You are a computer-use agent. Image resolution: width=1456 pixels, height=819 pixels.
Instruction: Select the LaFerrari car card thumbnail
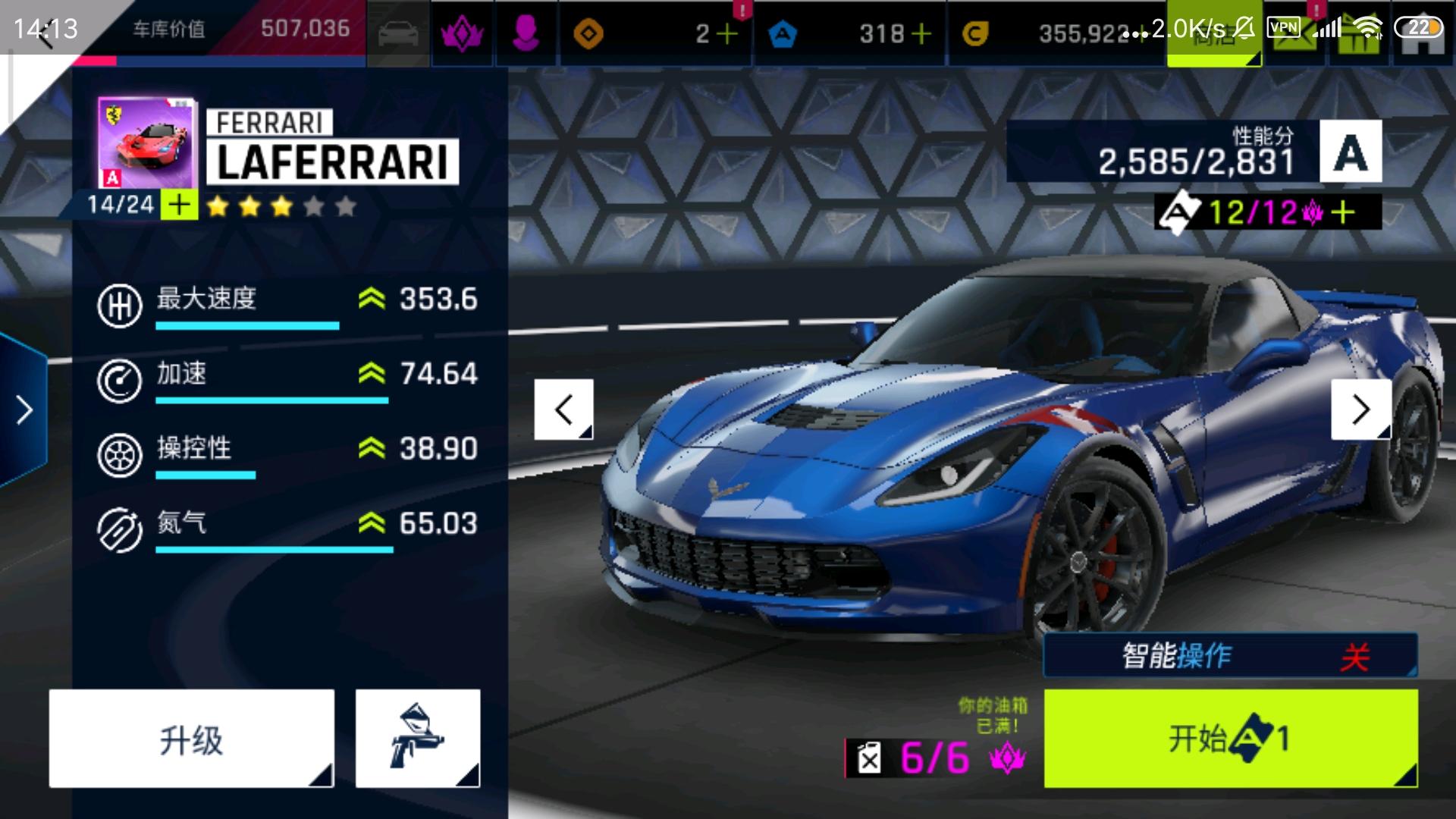(146, 144)
